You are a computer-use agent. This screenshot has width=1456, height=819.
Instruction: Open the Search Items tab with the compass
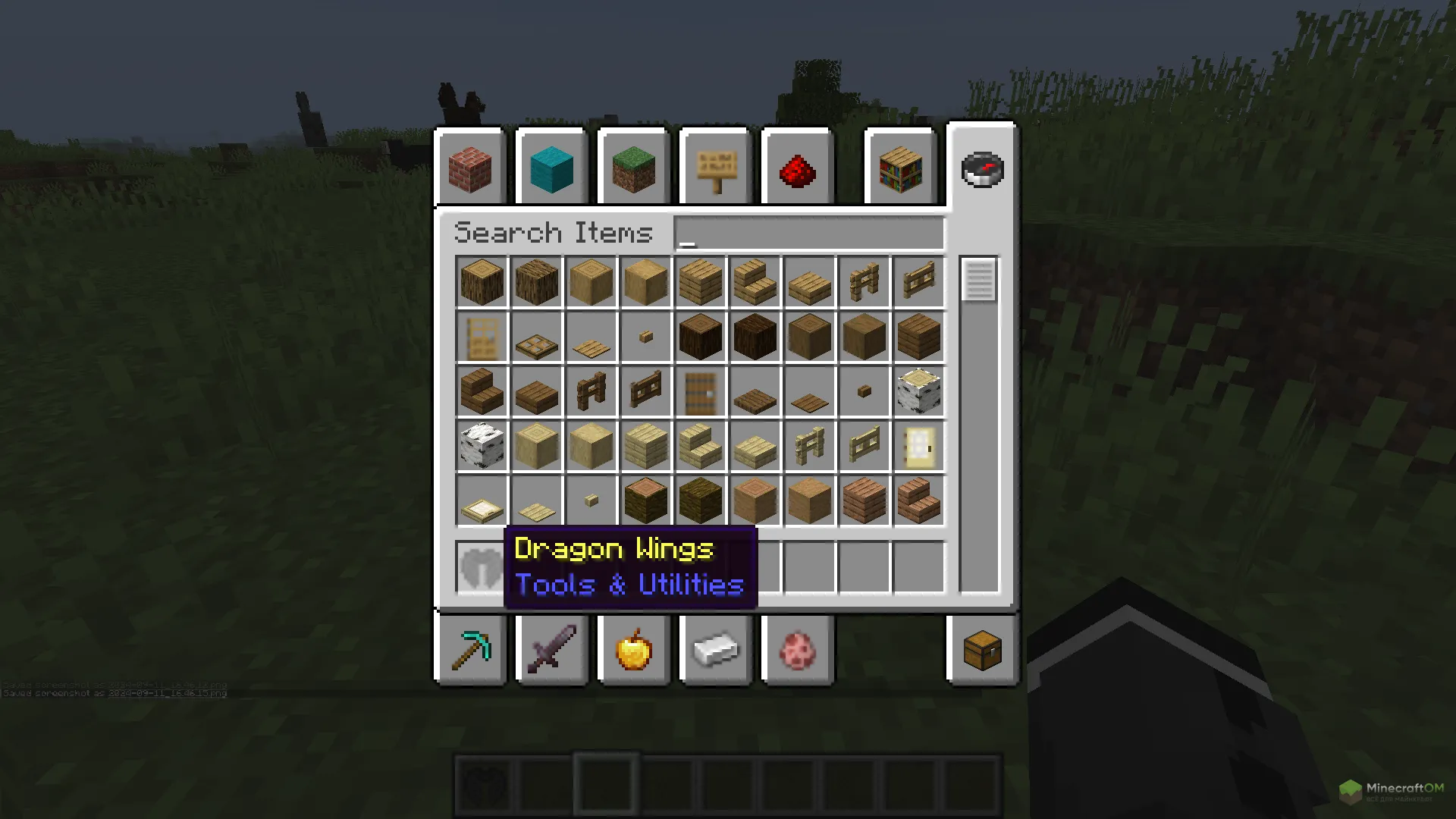tap(982, 168)
